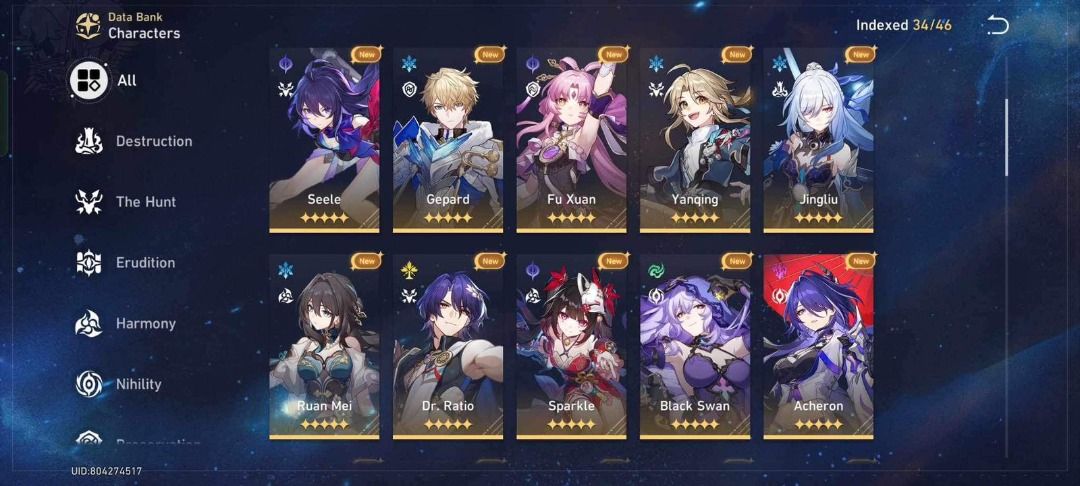Select the Gepard character card

point(448,139)
